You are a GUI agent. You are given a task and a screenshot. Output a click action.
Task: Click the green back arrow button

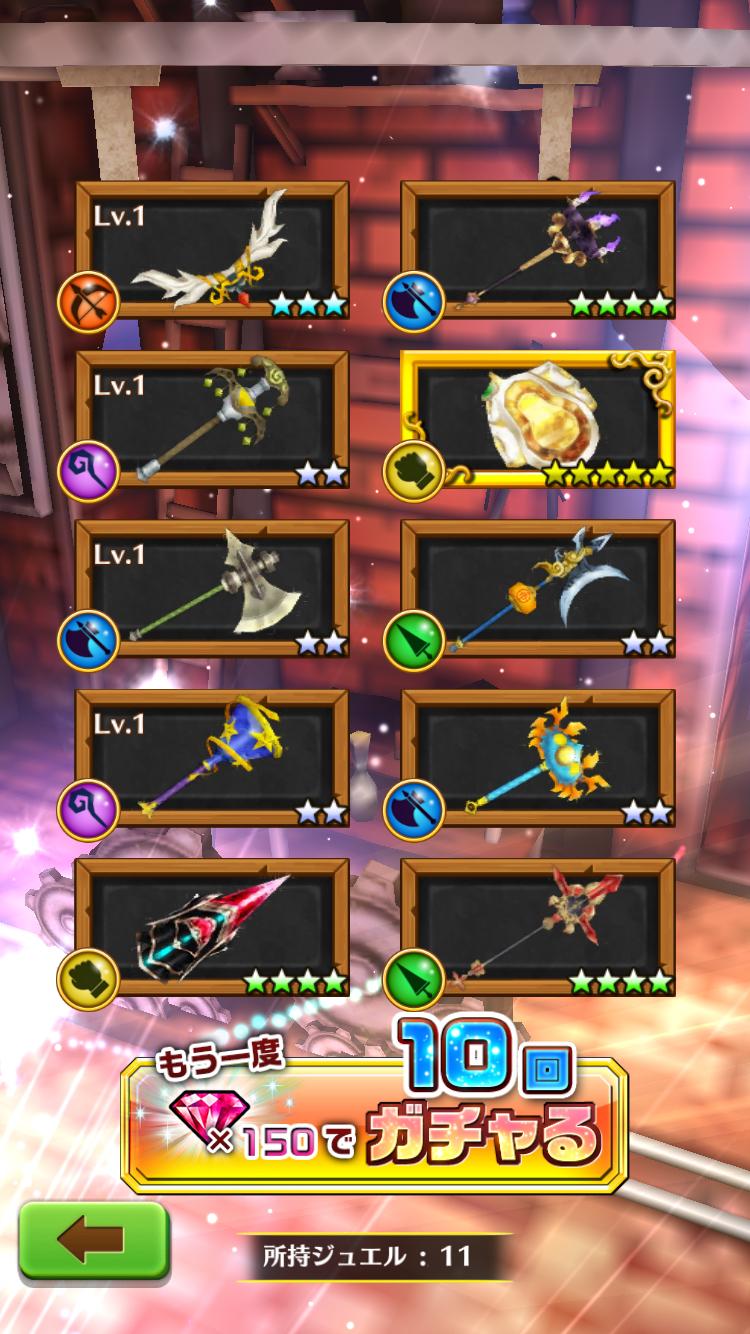[94, 1239]
